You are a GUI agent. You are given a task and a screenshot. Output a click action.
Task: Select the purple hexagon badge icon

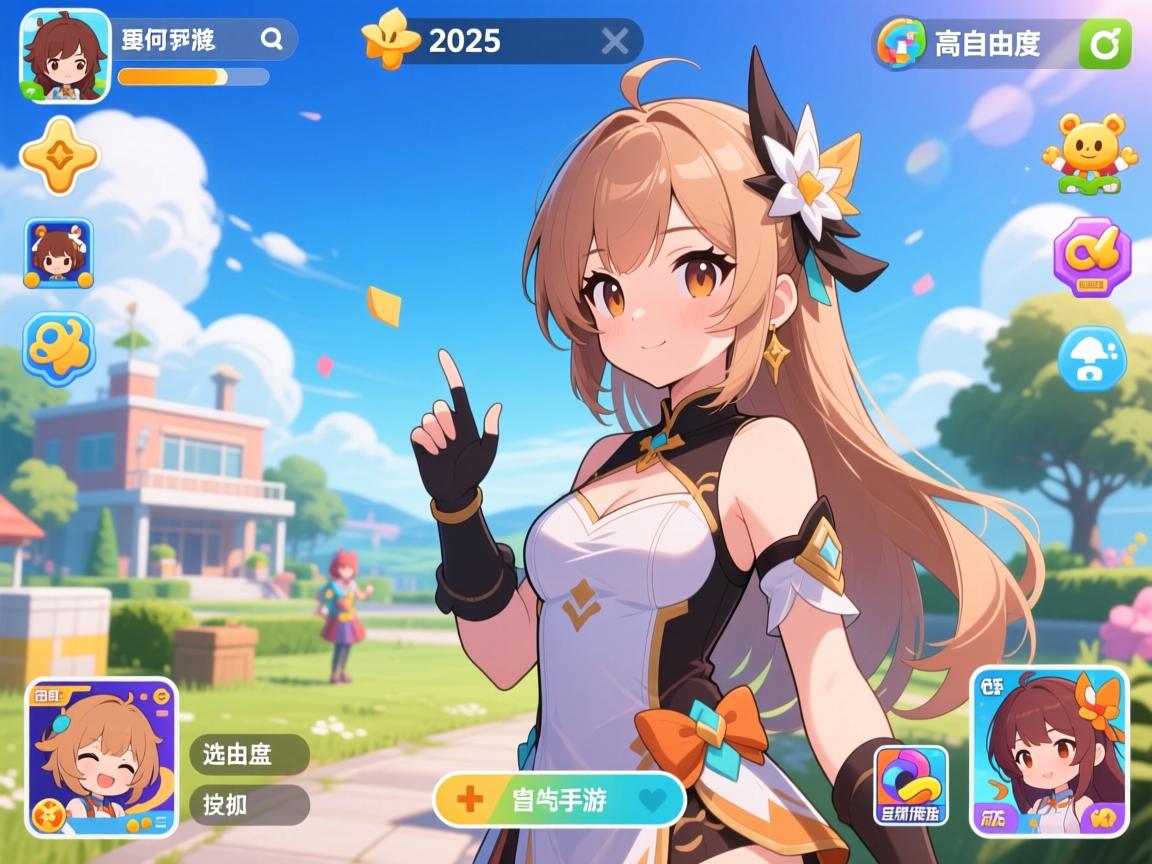point(1092,257)
